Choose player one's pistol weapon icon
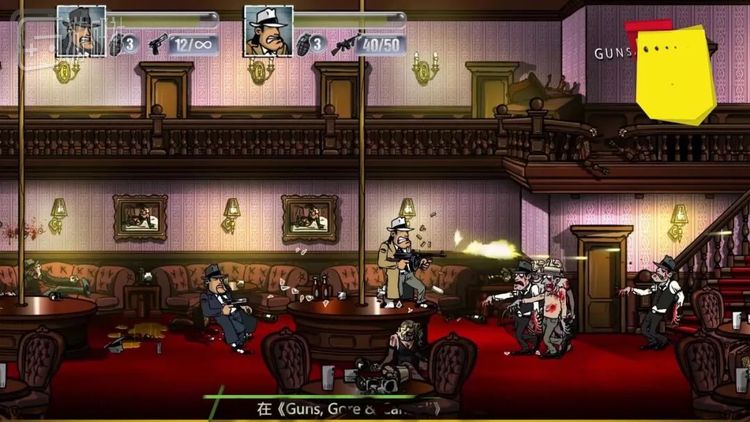Screen dimensions: 750x422 click(158, 44)
